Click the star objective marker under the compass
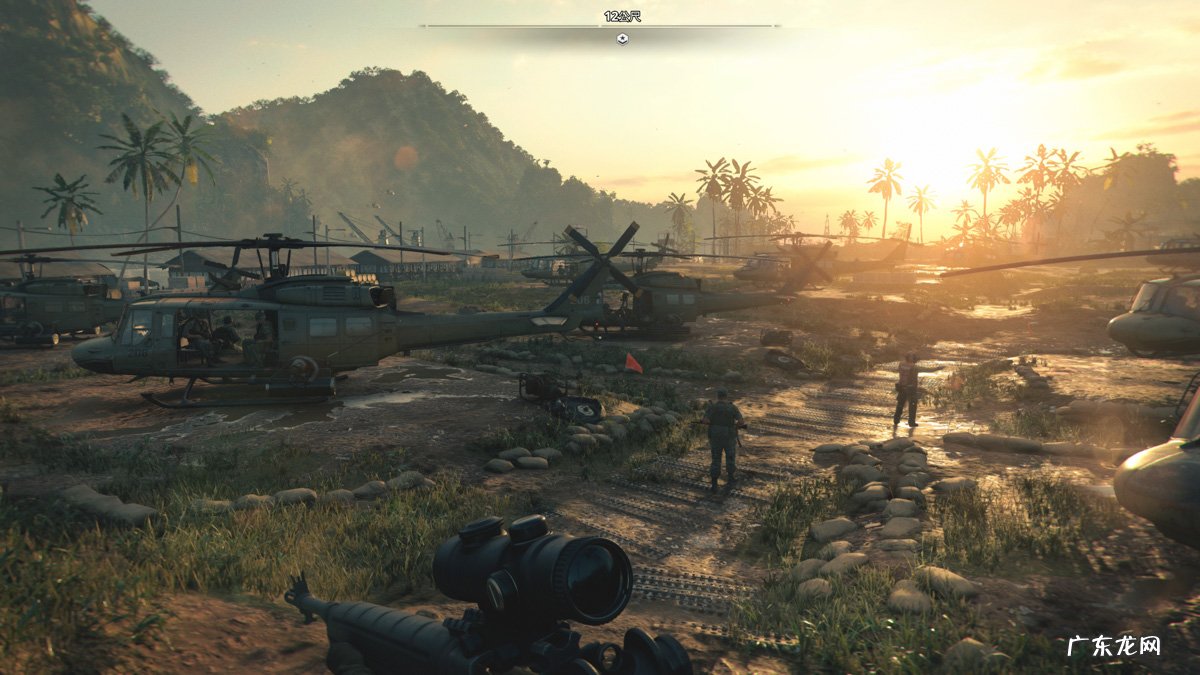Image resolution: width=1200 pixels, height=675 pixels. click(622, 39)
